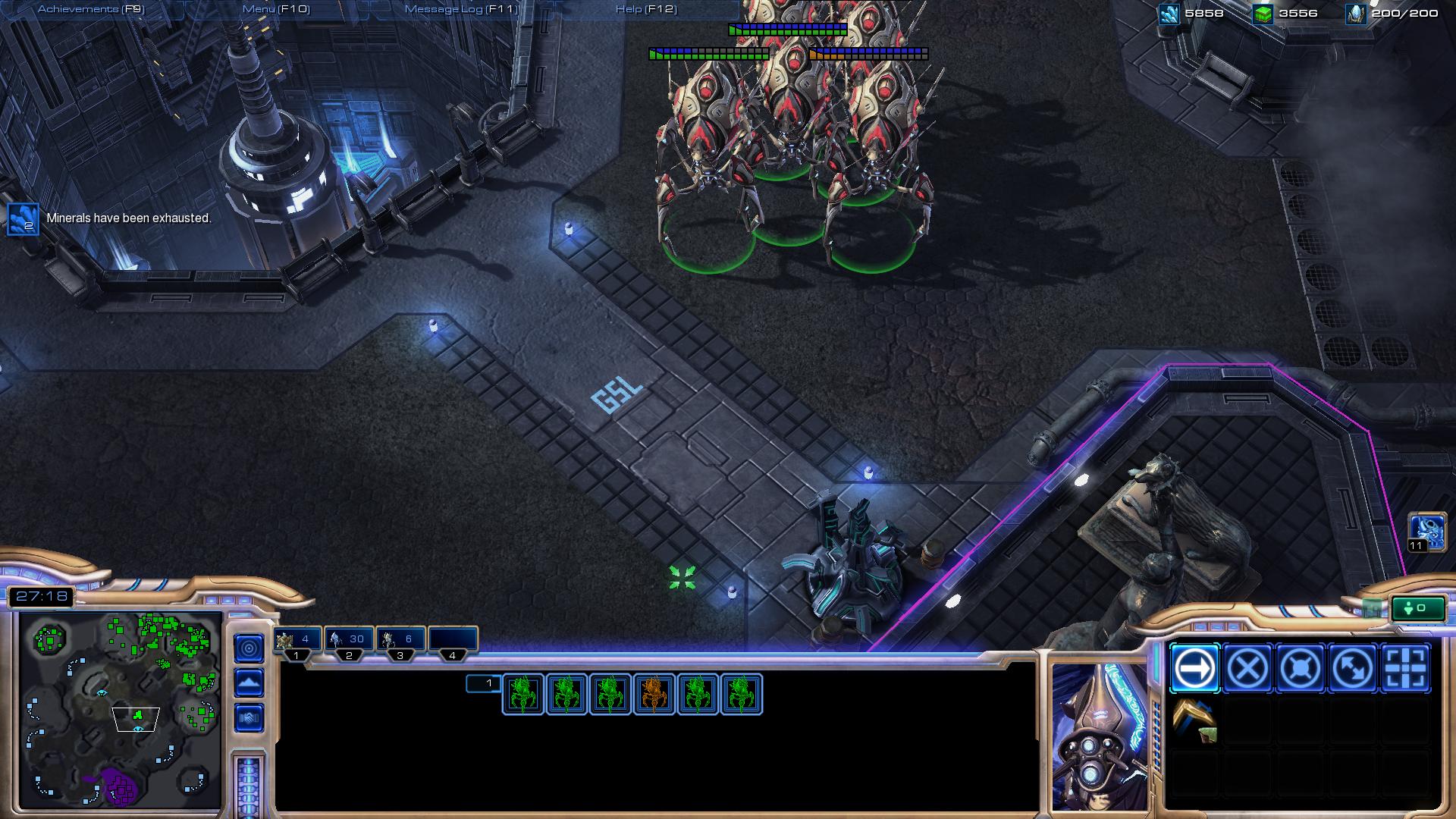Viewport: 1456px width, 819px height.
Task: Activate the Hold Position command
Action: coord(1300,669)
